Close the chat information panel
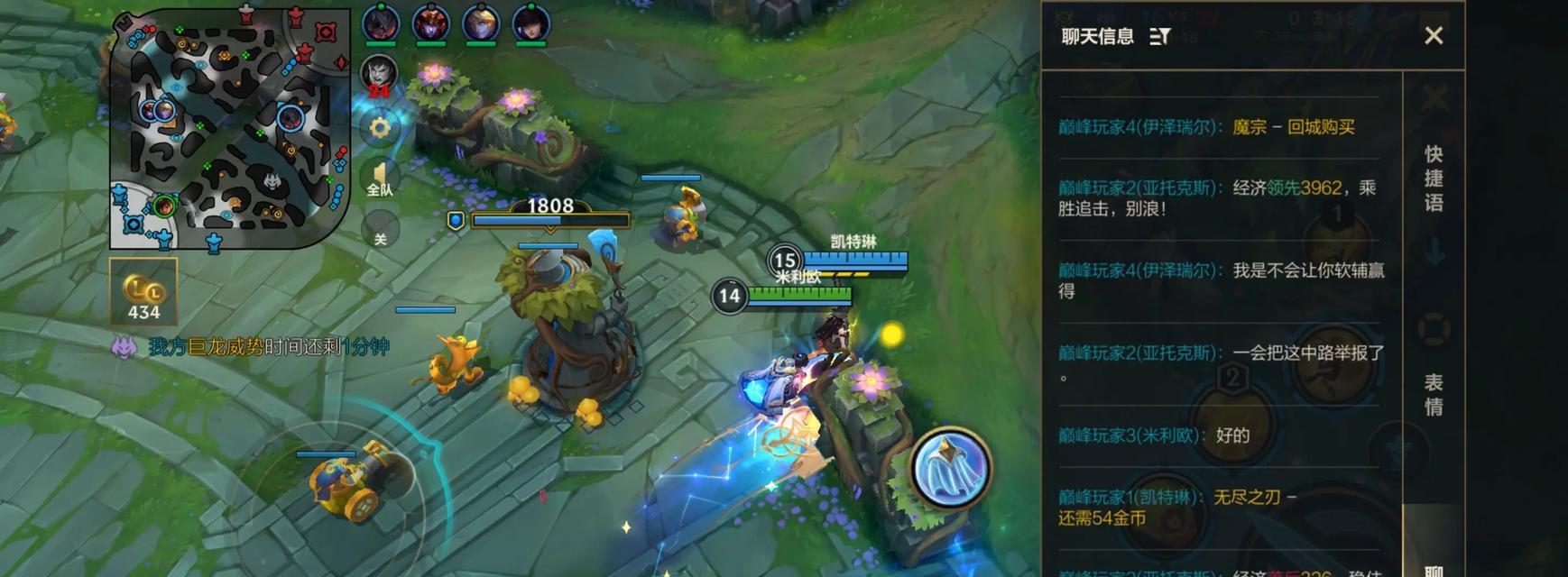This screenshot has width=1568, height=577. [1433, 36]
